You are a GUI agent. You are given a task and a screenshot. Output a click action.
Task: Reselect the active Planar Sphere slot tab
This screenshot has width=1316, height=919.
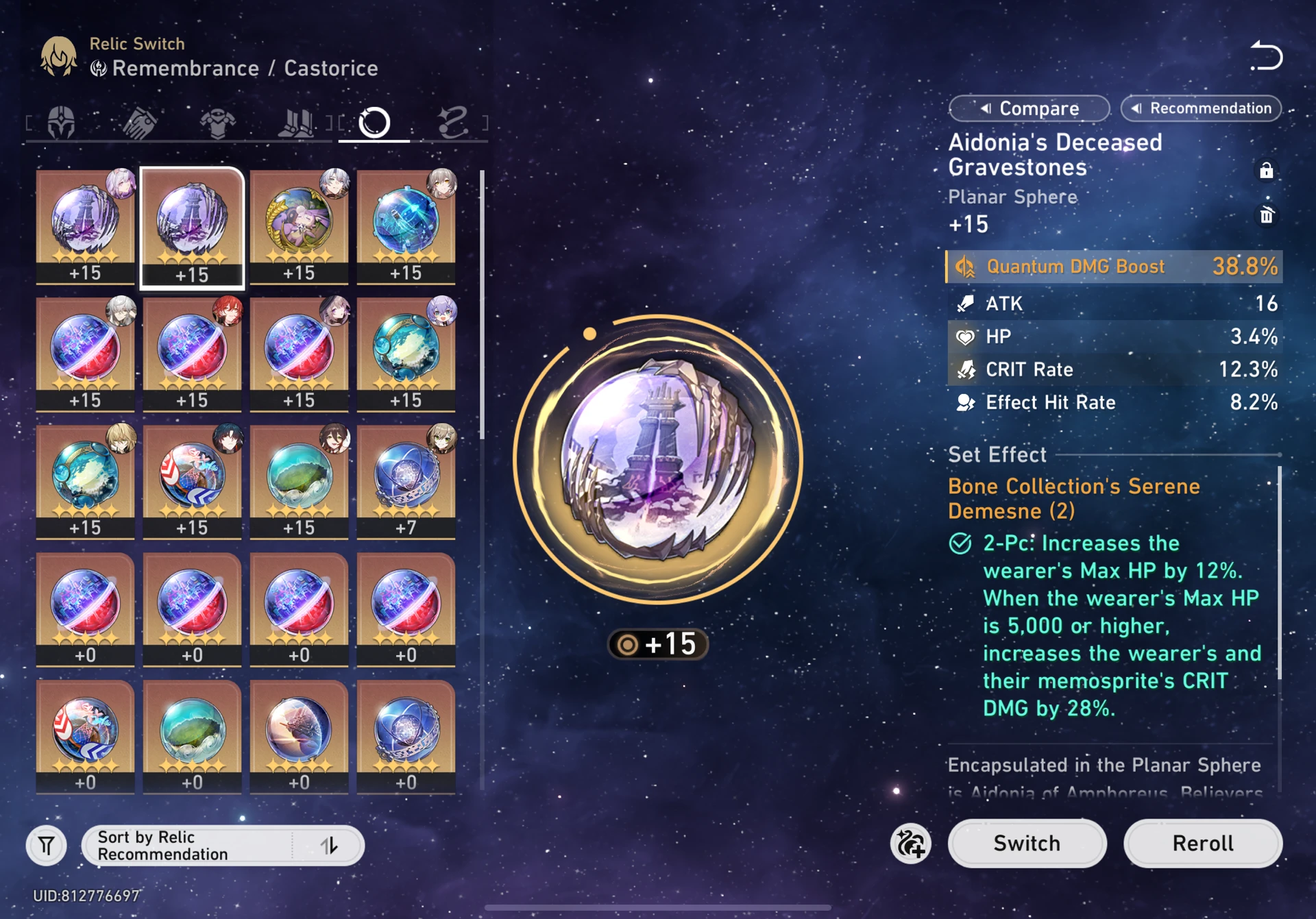tap(373, 122)
